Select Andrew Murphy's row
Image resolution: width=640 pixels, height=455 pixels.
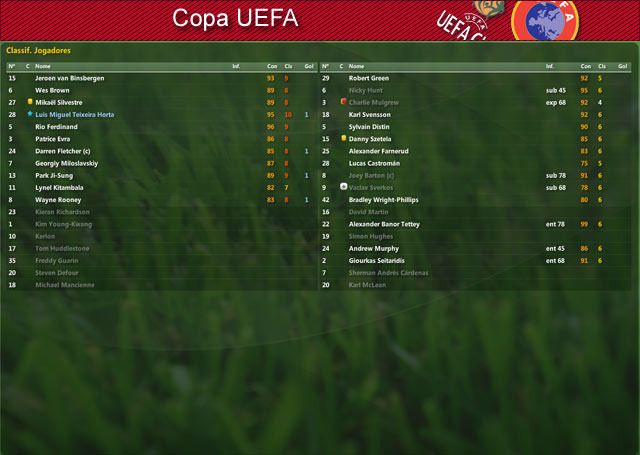[373, 248]
